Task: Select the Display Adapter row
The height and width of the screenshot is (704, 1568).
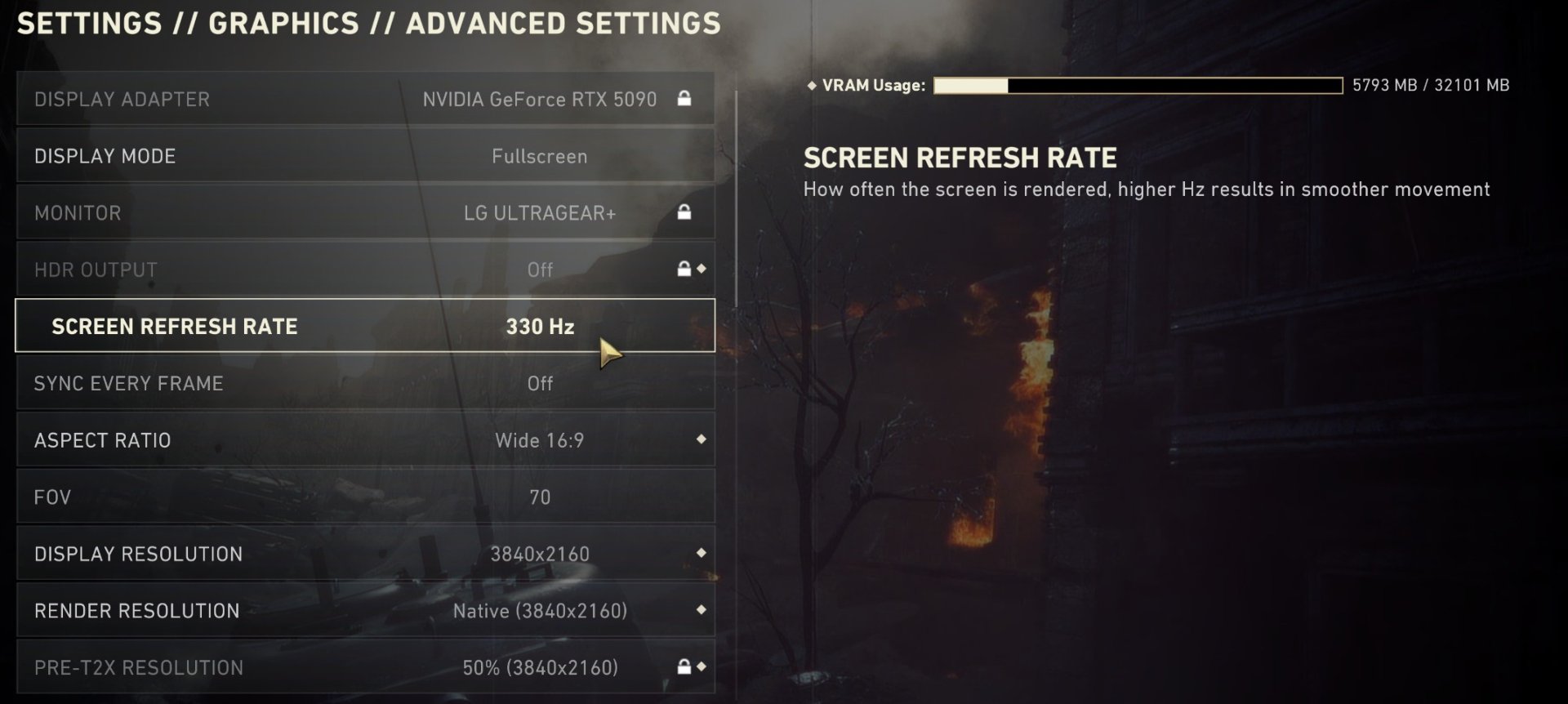Action: (365, 99)
